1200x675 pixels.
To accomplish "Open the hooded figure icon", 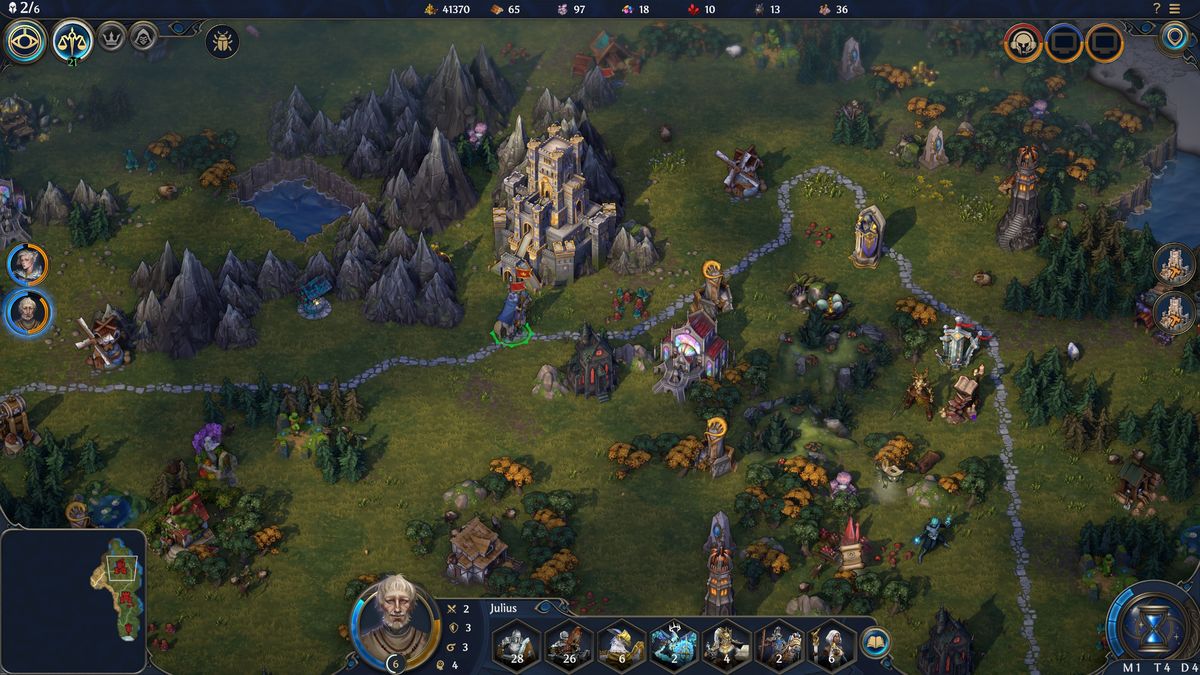I will [143, 36].
